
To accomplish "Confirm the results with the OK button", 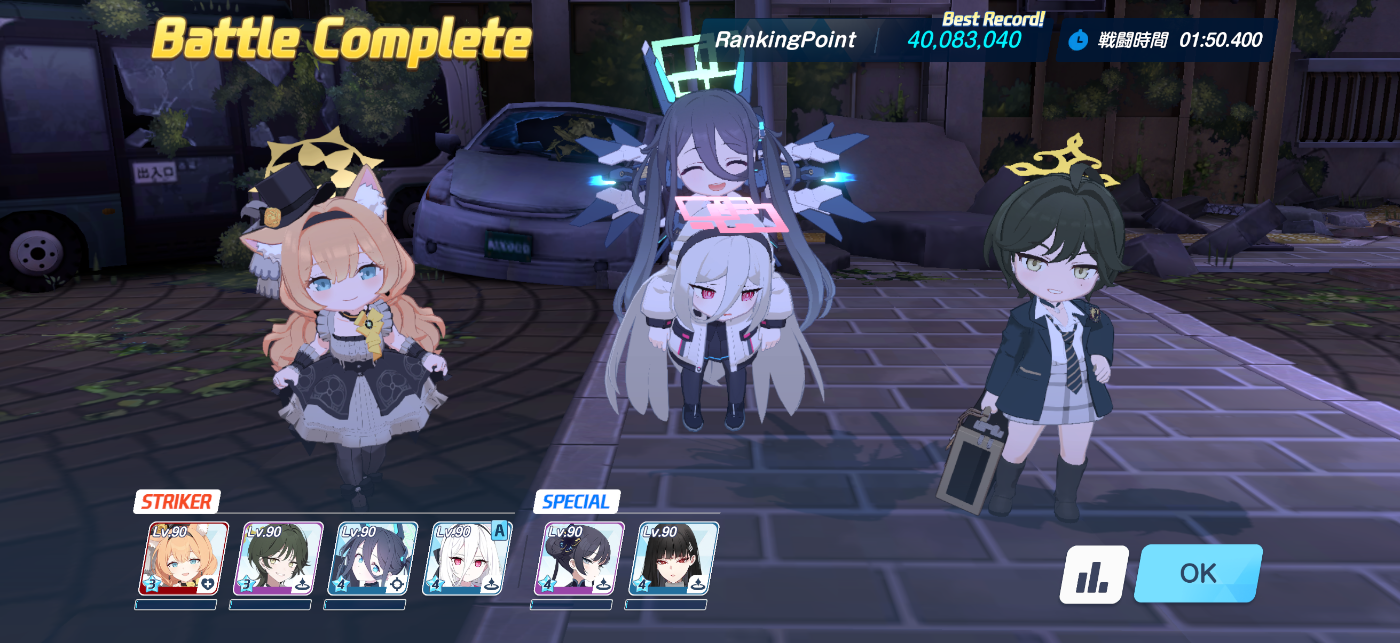I will [1197, 573].
